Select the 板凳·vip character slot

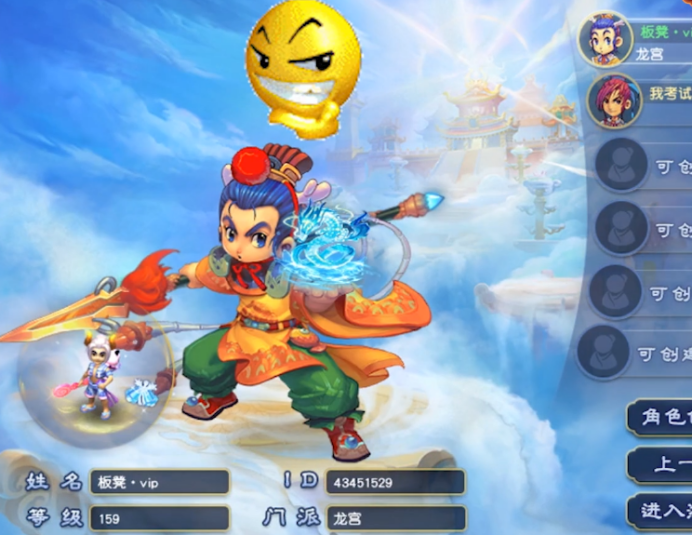tap(636, 40)
